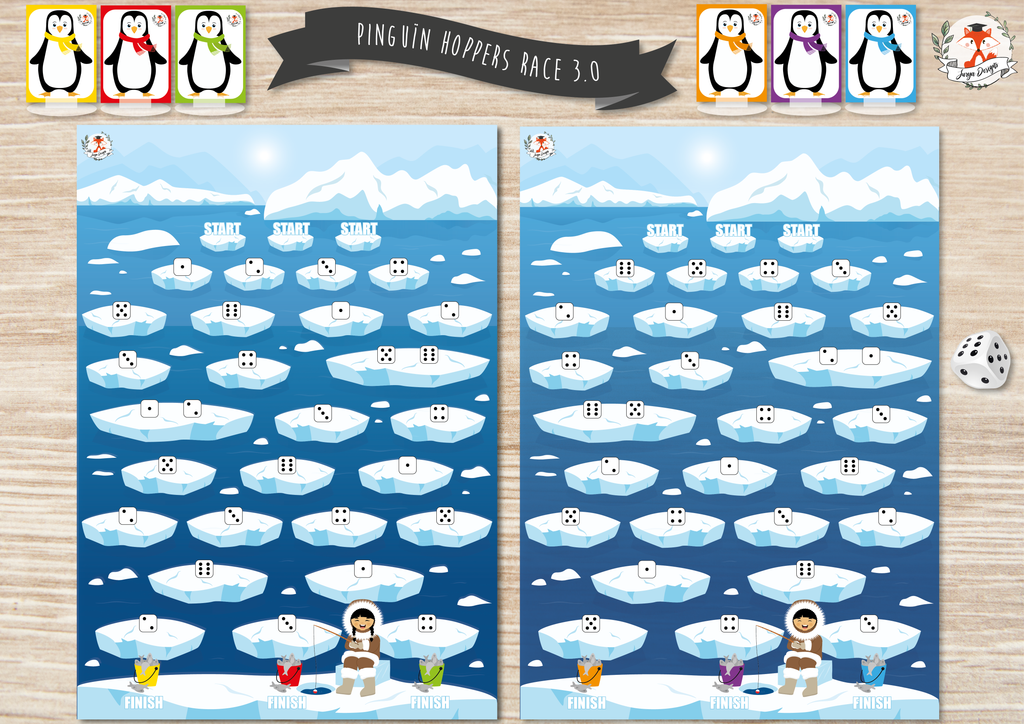The image size is (1024, 724).
Task: Choose the red-scarf penguin pawn
Action: click(135, 53)
